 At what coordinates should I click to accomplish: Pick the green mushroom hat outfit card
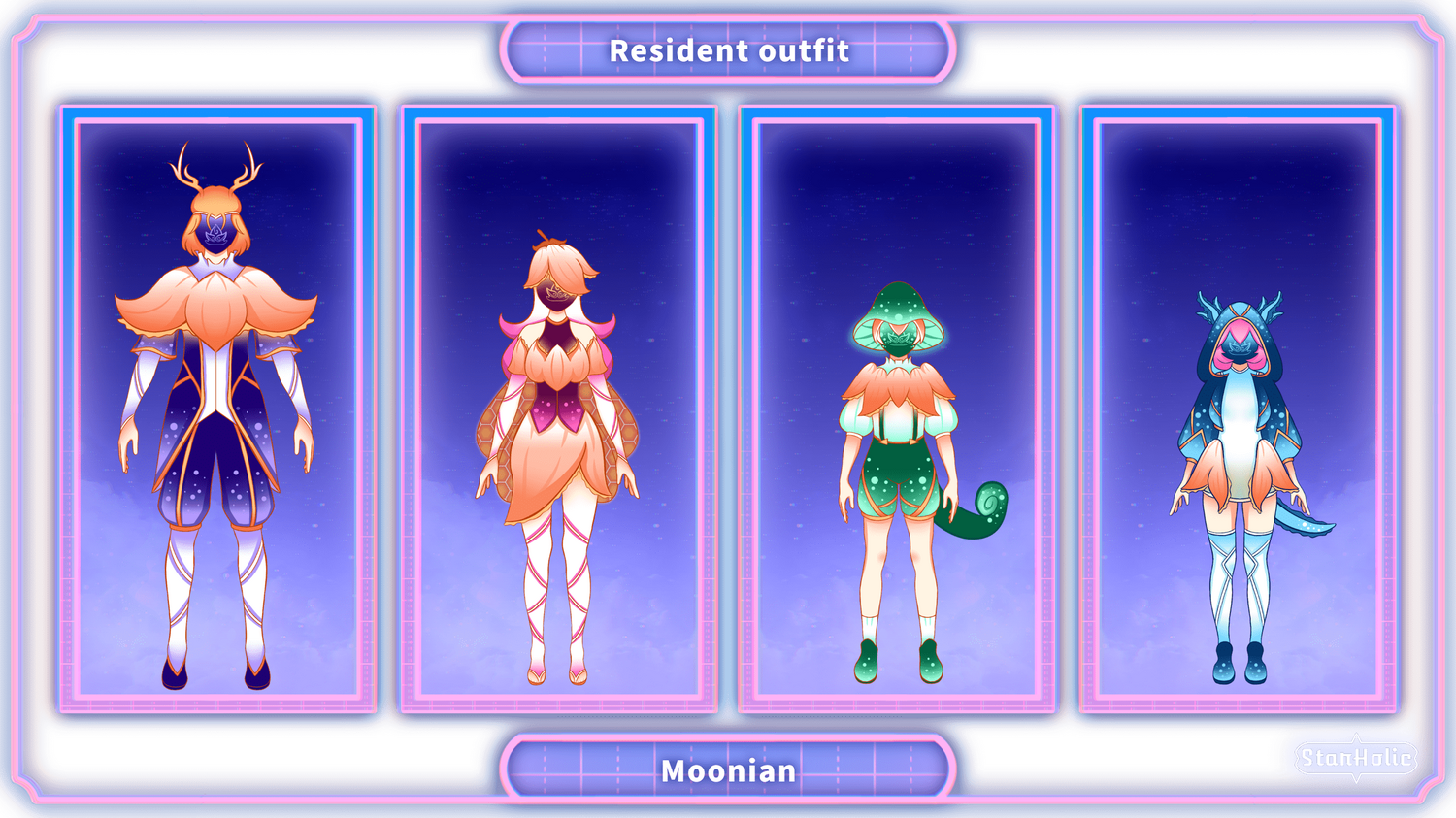[898, 409]
